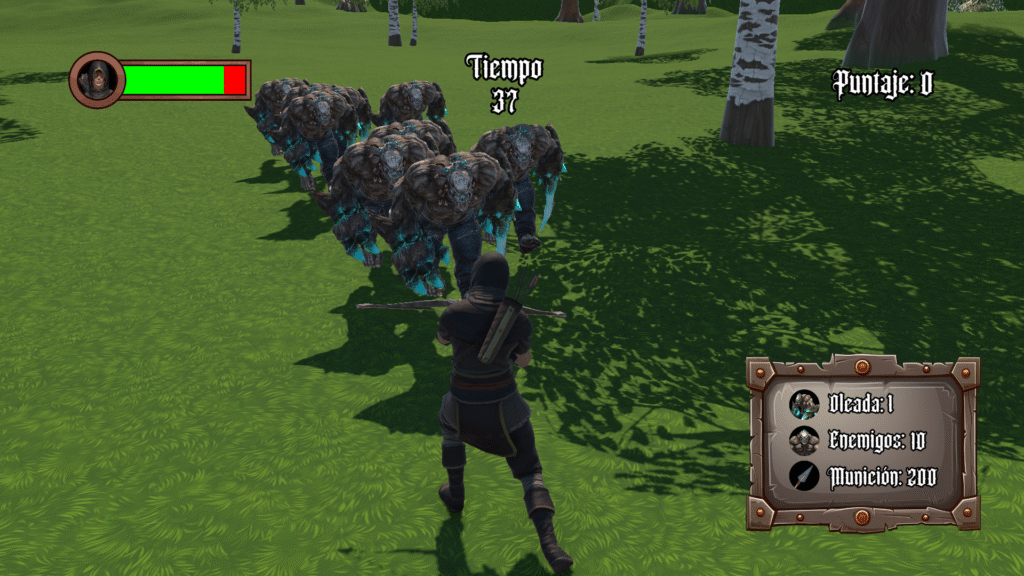Select the Munición arrowhead icon
Image resolution: width=1024 pixels, height=576 pixels.
click(804, 476)
